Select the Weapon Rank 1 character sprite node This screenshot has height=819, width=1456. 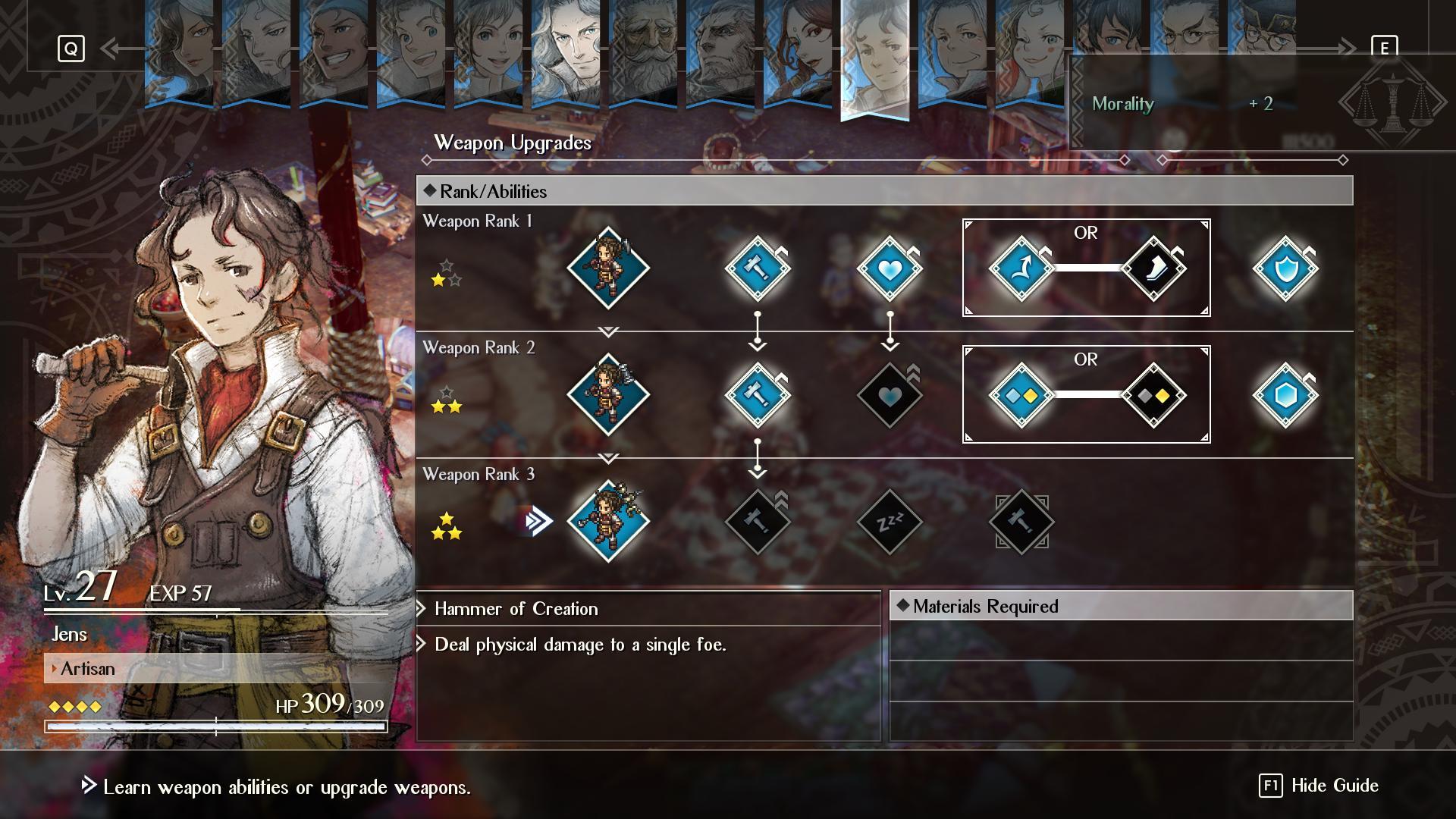607,268
